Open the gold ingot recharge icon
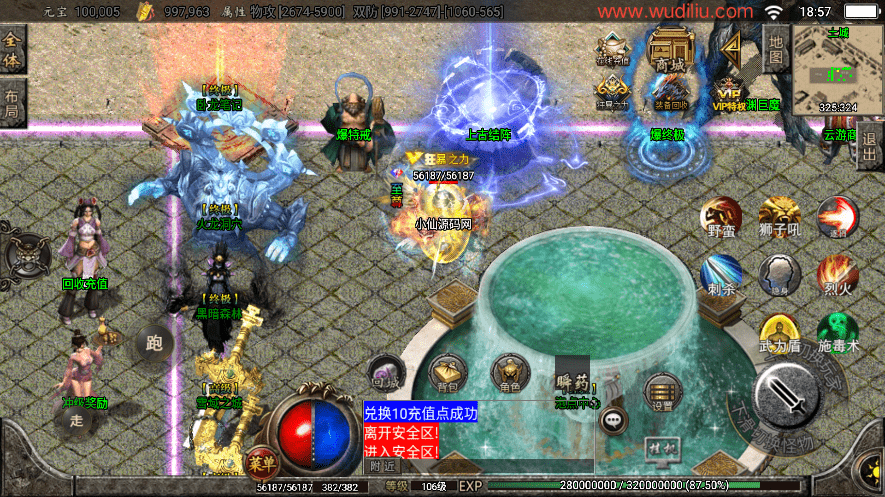This screenshot has width=885, height=497. pyautogui.click(x=613, y=50)
